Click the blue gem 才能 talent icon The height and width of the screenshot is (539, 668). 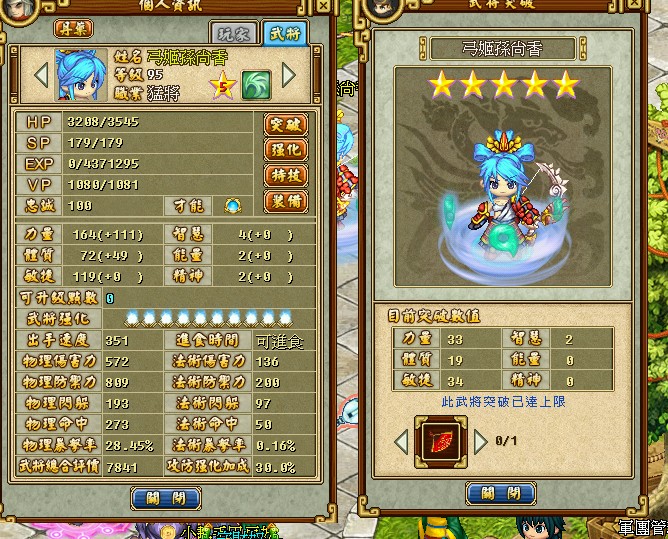(232, 205)
